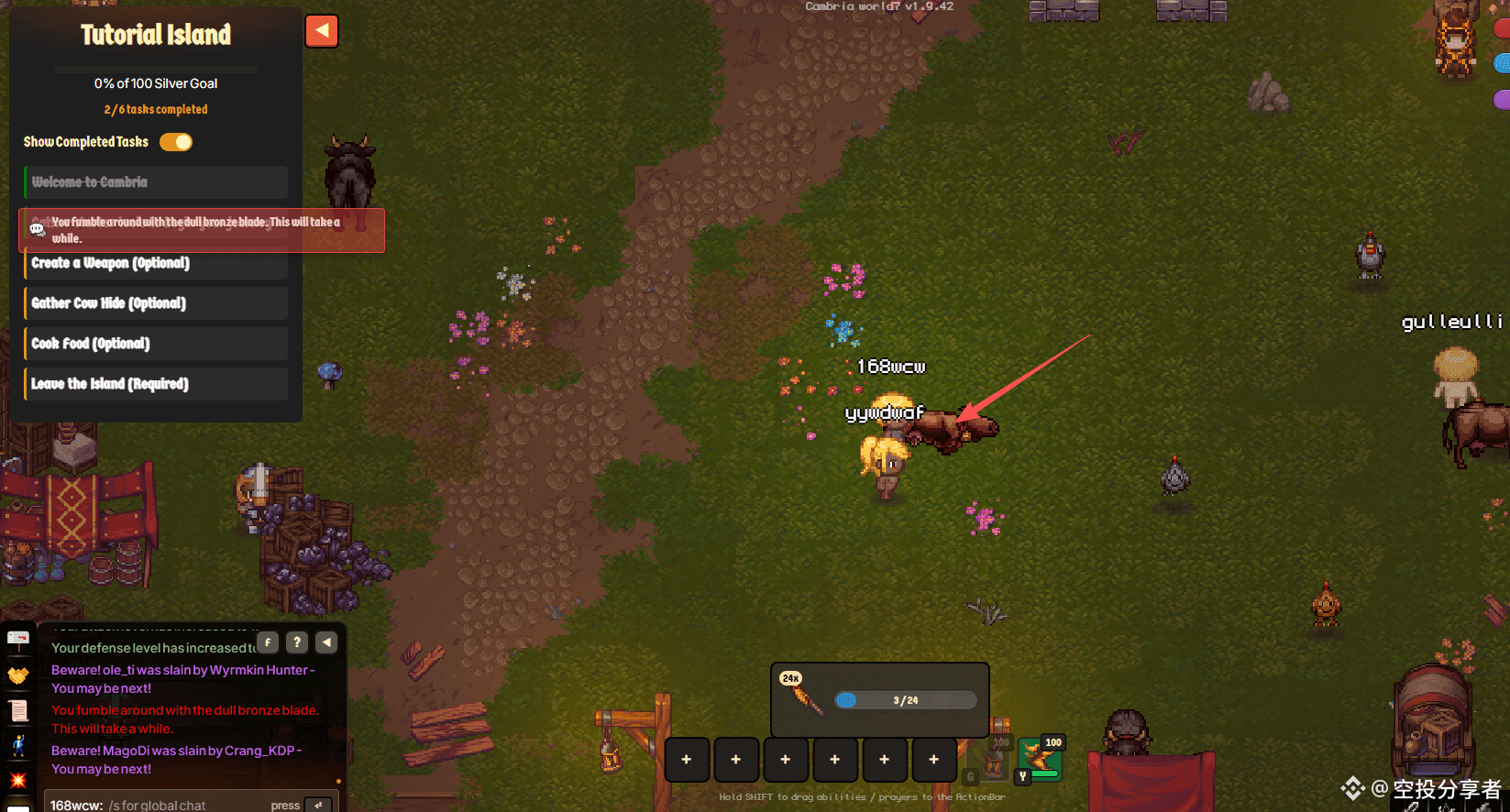Dismiss the dull bronze blade notification banner
Screen dimensions: 1510x812
202,230
